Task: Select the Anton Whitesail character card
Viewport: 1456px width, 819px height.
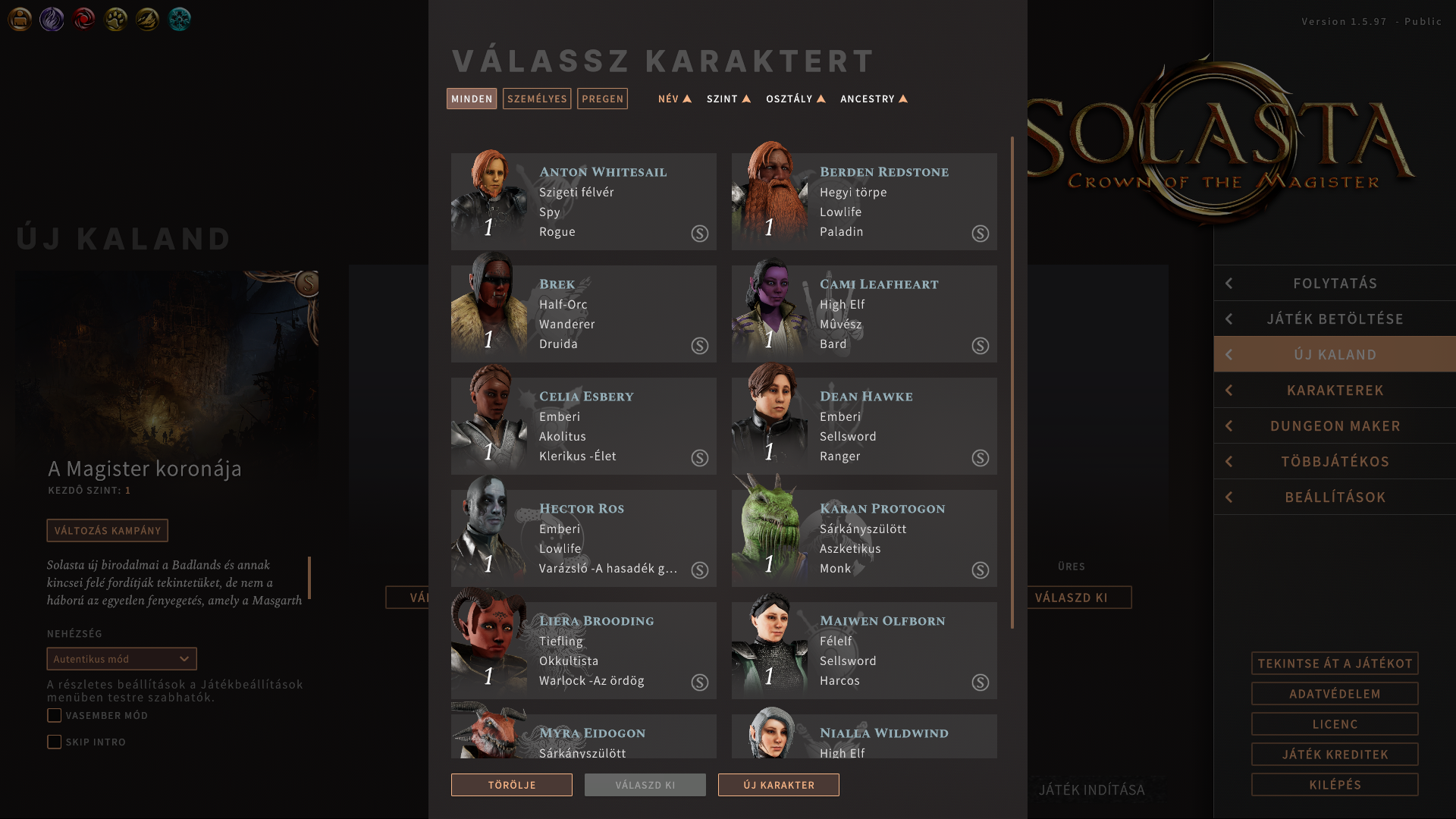Action: pos(583,202)
